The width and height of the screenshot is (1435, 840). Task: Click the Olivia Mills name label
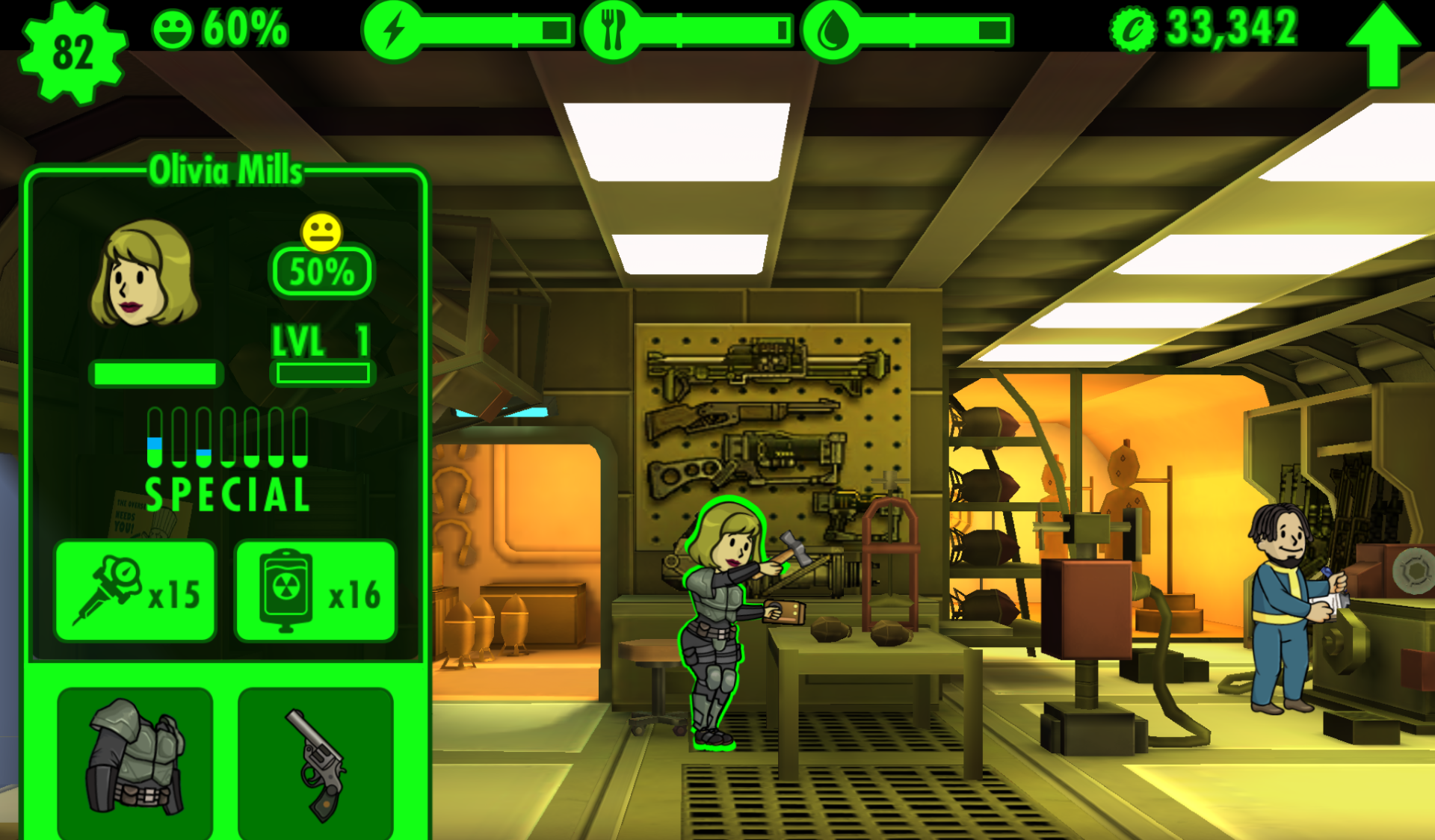click(226, 170)
